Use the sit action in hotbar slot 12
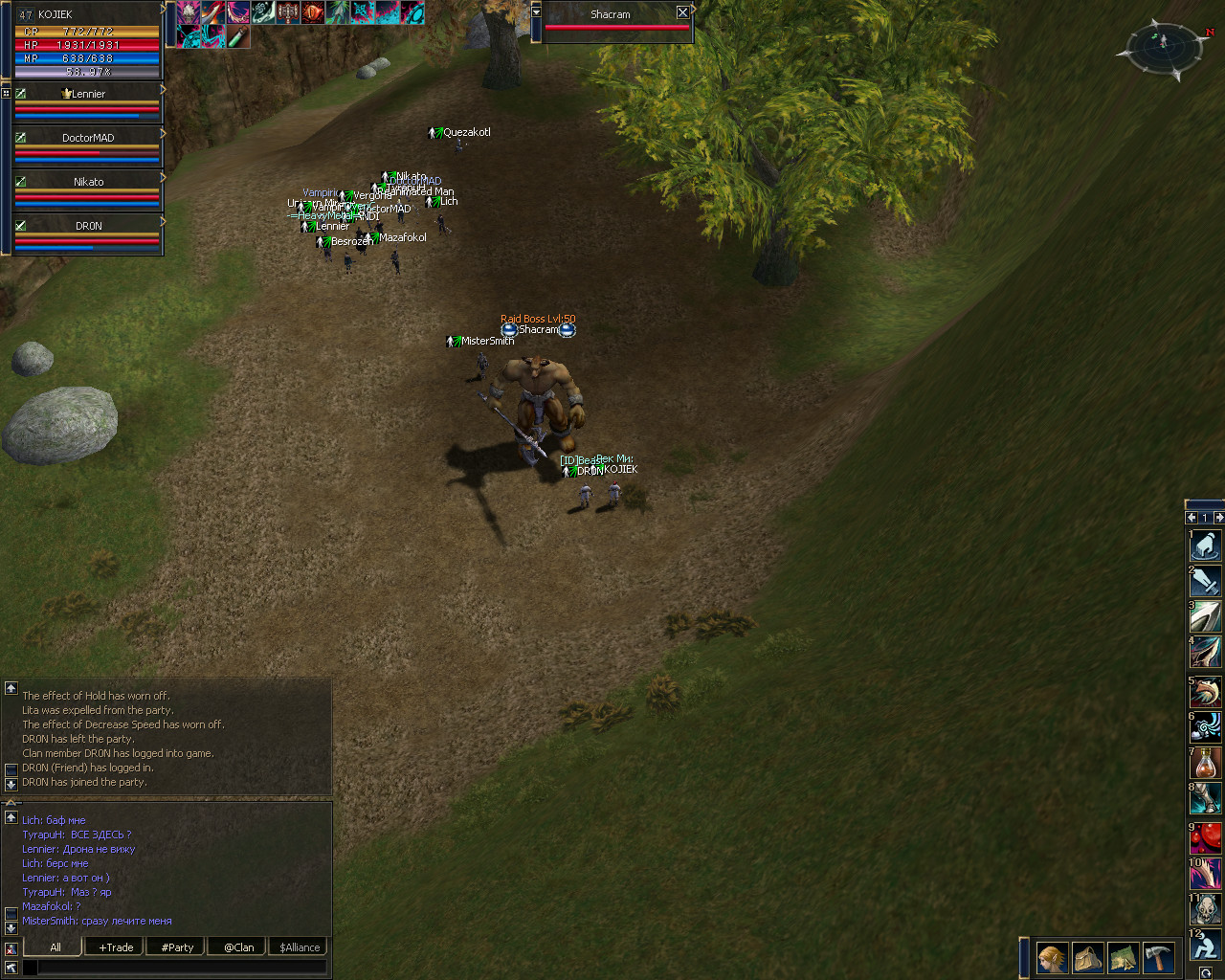The image size is (1225, 980). point(1206,946)
